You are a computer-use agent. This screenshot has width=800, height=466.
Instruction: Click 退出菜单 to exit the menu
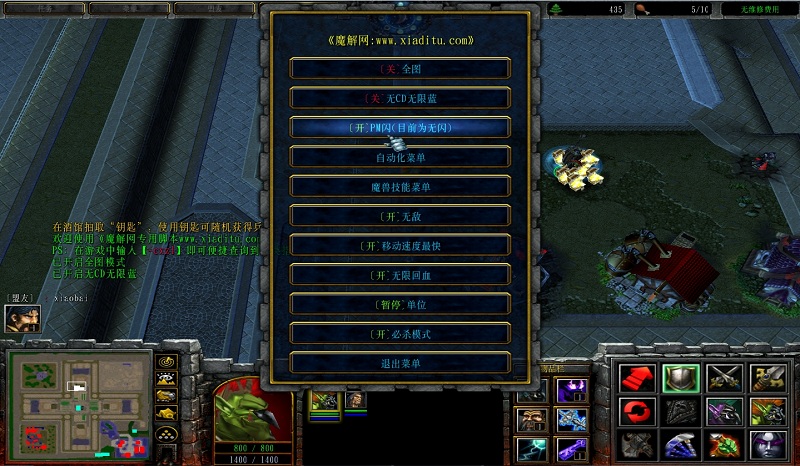click(400, 363)
